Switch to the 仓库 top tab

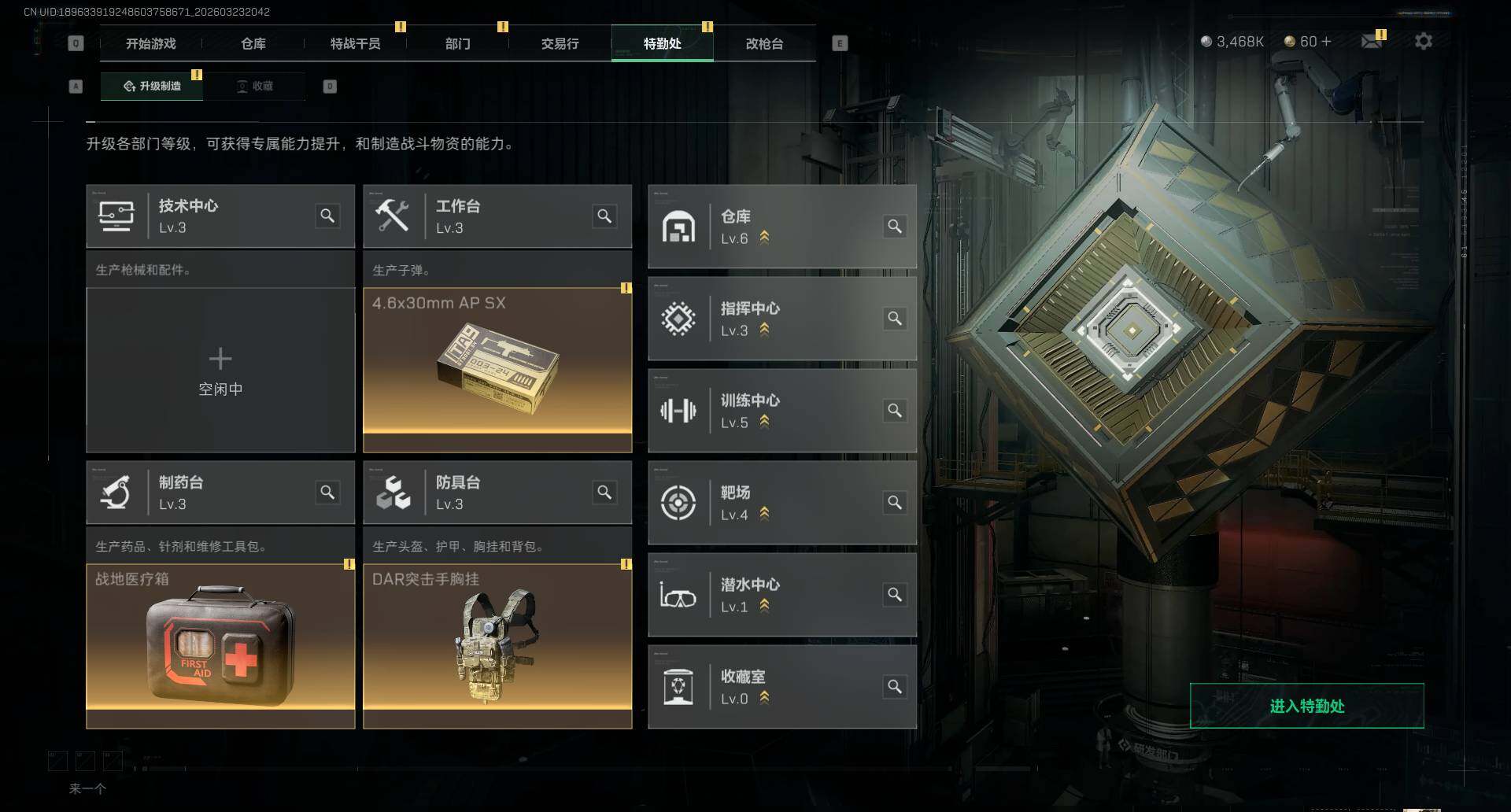253,44
